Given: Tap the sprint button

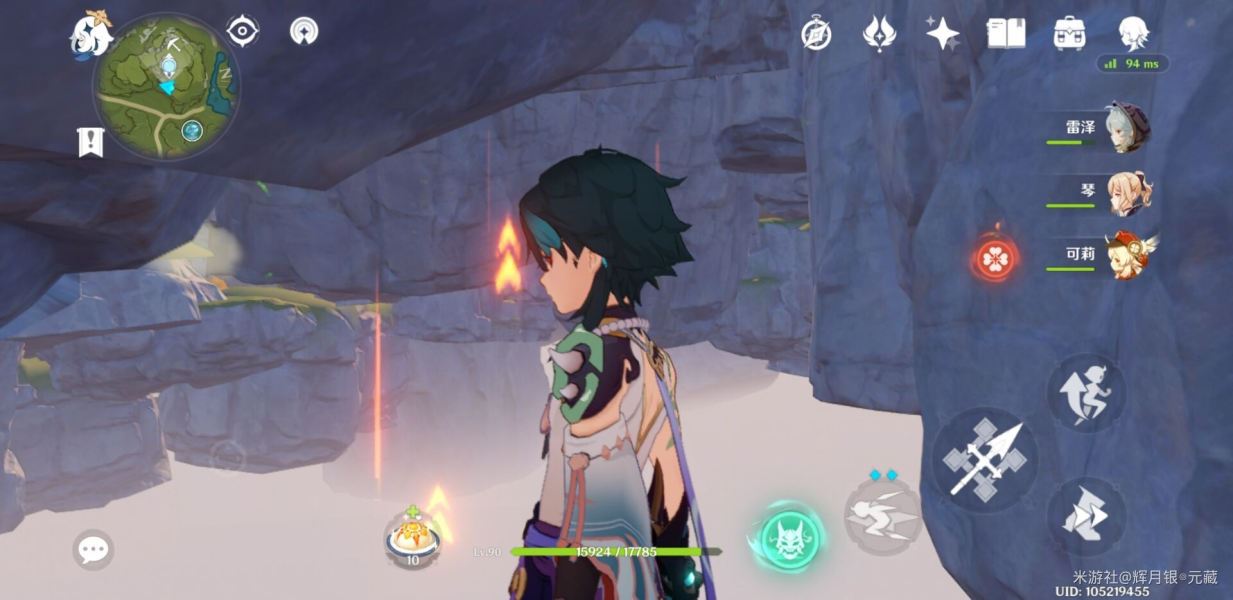Looking at the screenshot, I should tap(1086, 516).
